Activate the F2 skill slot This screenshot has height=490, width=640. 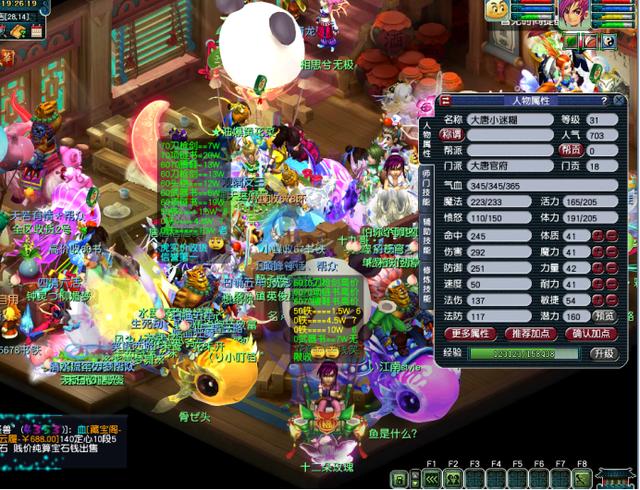click(453, 479)
